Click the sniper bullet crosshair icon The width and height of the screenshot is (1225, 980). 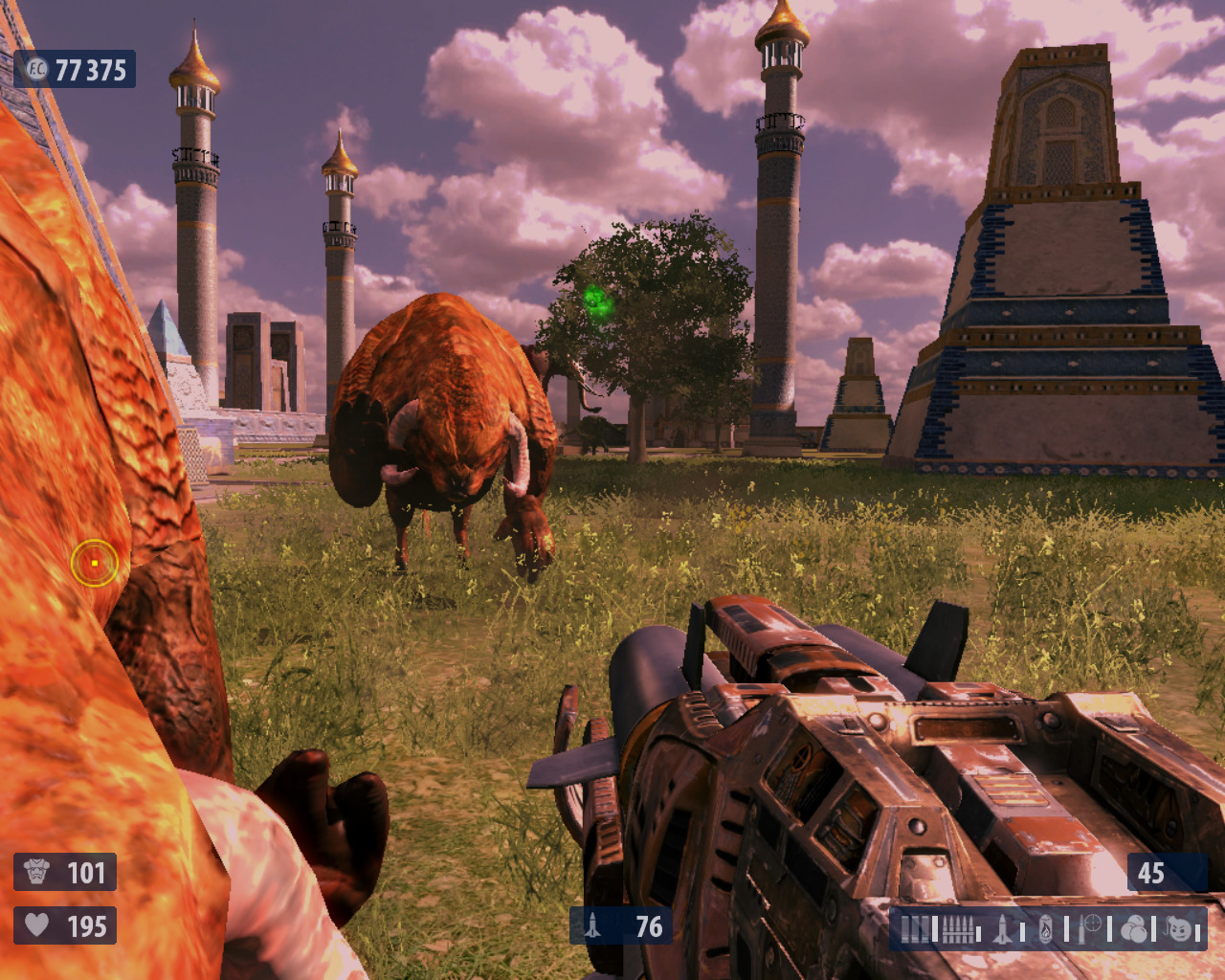[x=1091, y=928]
